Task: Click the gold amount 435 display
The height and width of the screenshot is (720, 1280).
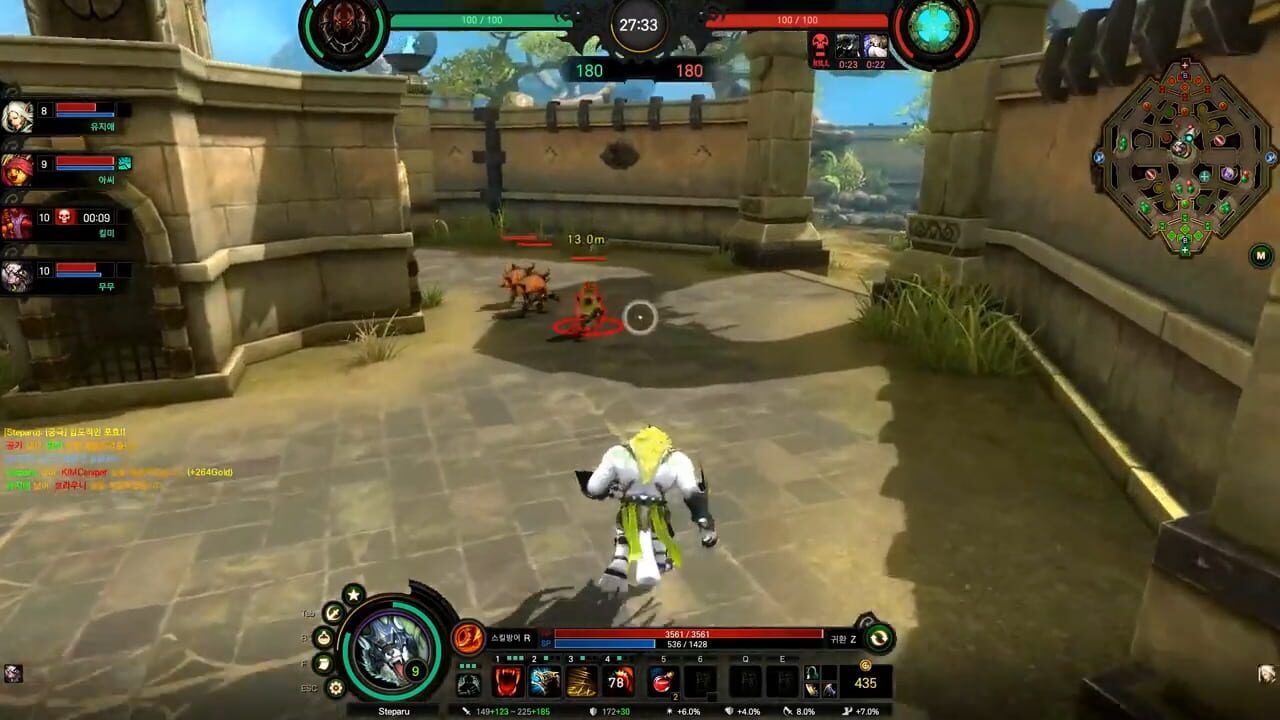Action: pos(864,682)
